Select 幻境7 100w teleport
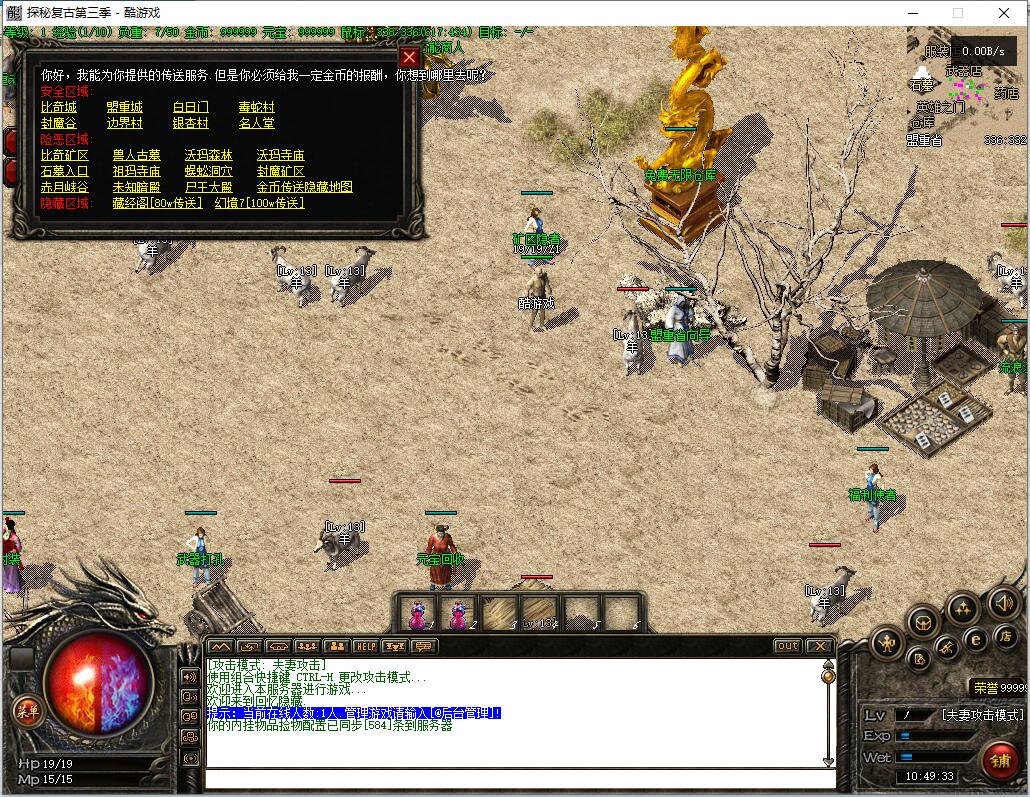Viewport: 1030px width, 797px height. 259,203
